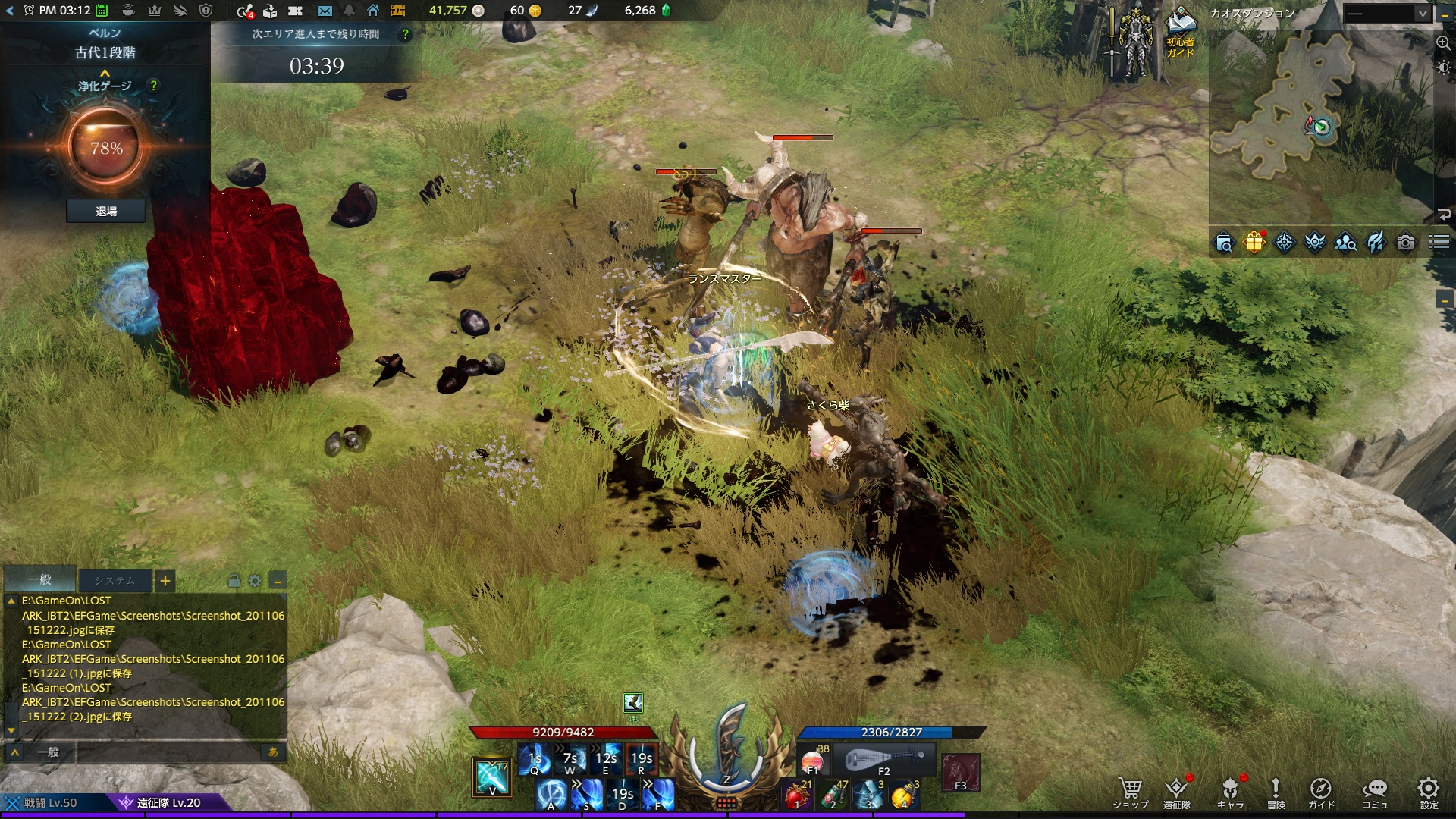The image size is (1456, 819).
Task: Open the コミュ community menu
Action: pyautogui.click(x=1374, y=792)
